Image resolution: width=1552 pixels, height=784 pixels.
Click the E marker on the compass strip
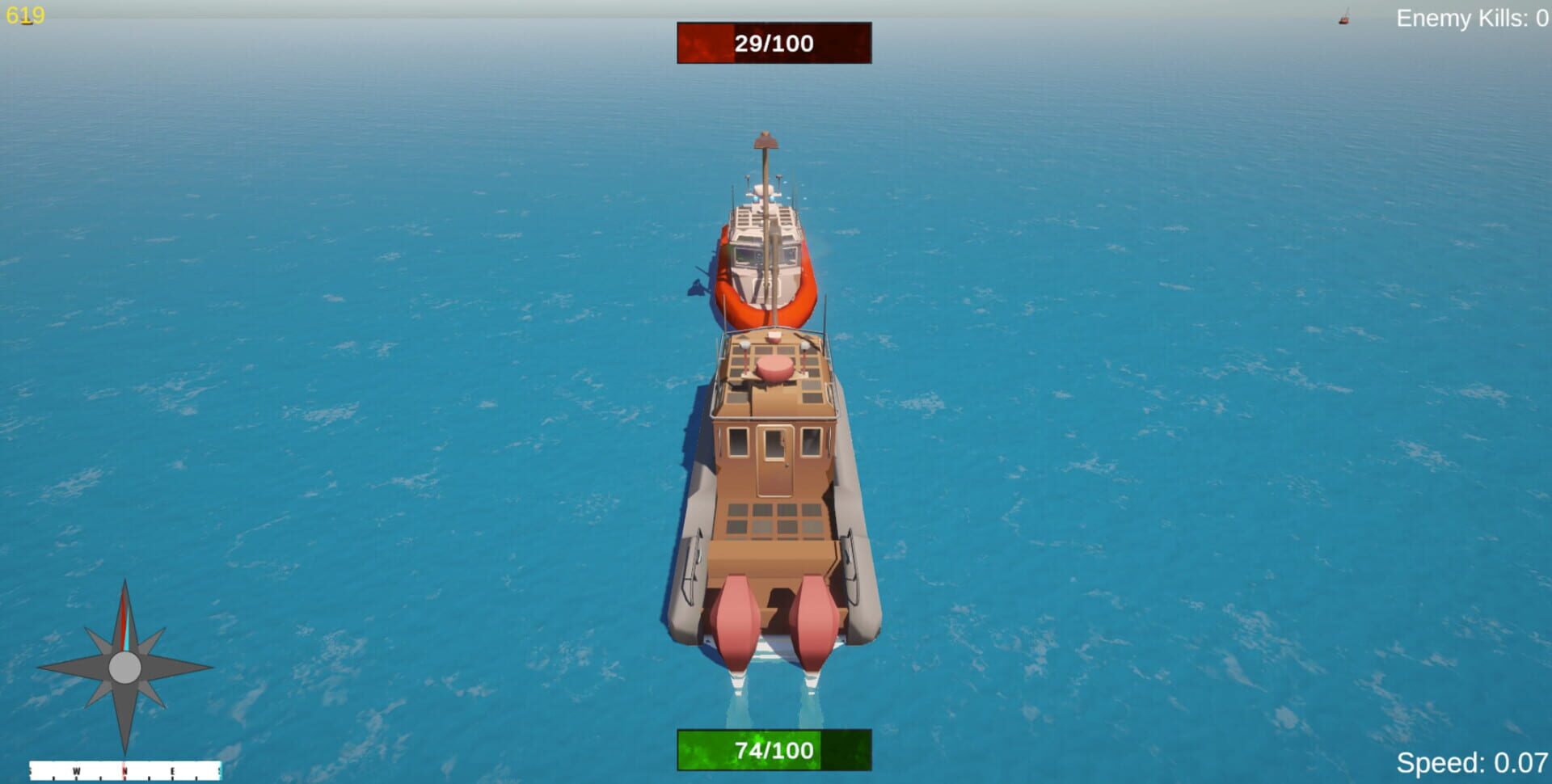click(x=174, y=770)
